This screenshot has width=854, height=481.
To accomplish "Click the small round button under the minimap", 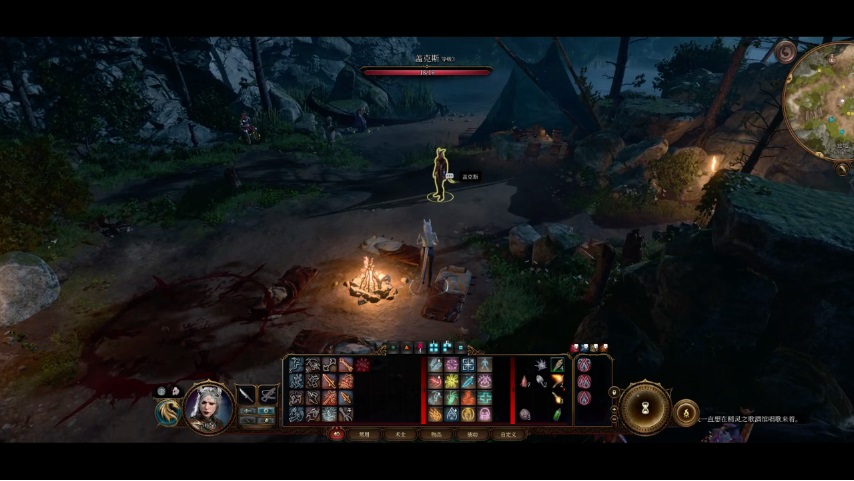I will (x=841, y=170).
